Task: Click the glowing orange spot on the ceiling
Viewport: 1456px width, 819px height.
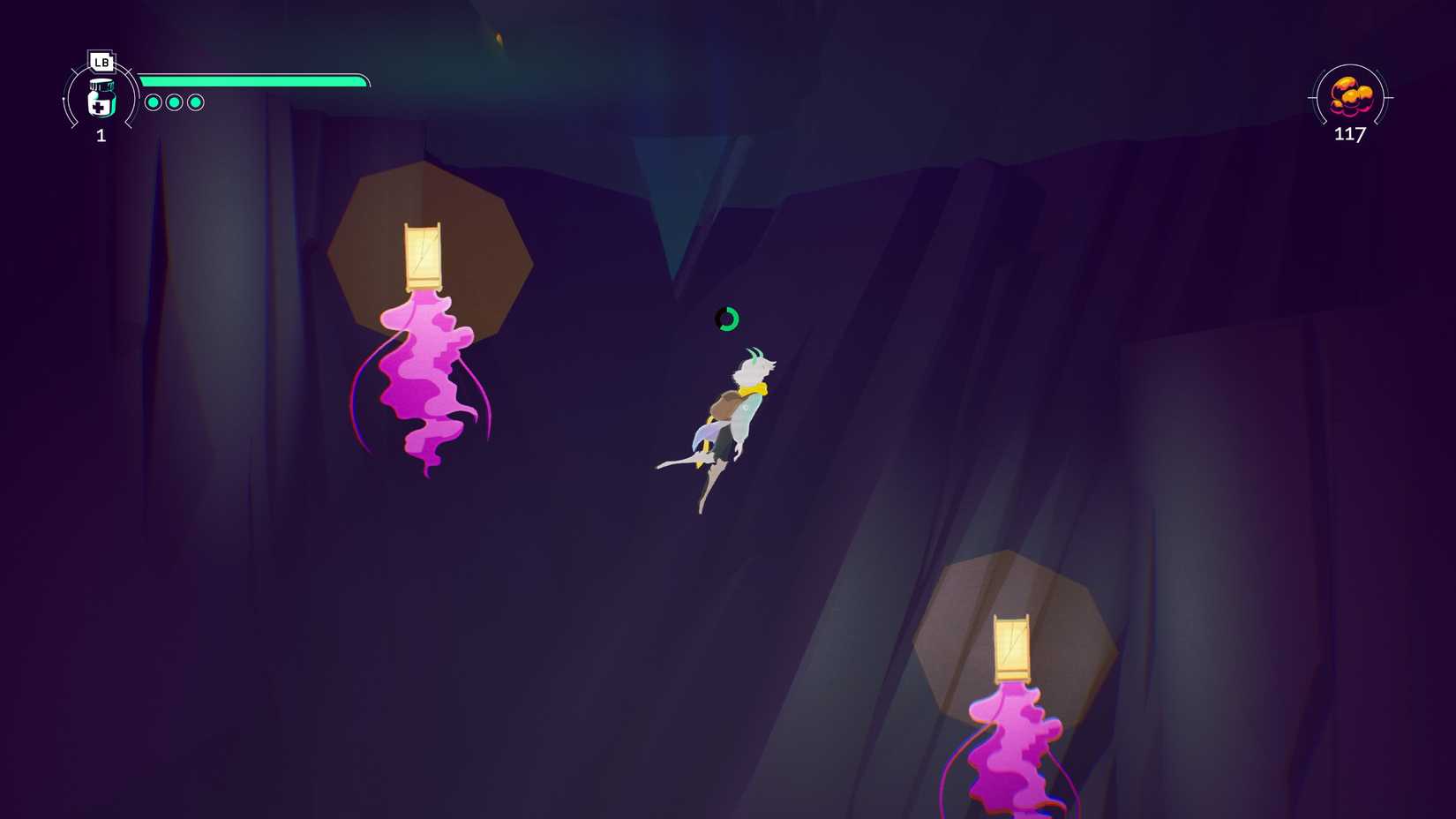Action: pyautogui.click(x=500, y=38)
